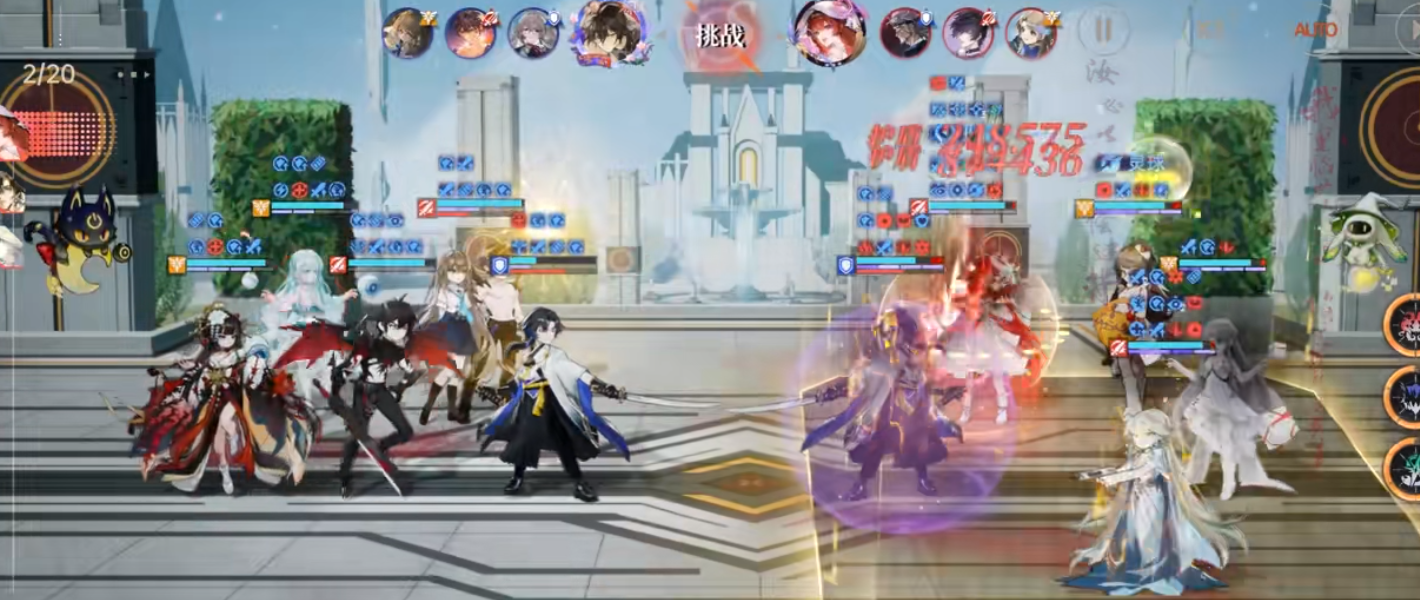Screen dimensions: 1420x600
Task: Choose the orange-haired ally portrait
Action: coord(470,33)
